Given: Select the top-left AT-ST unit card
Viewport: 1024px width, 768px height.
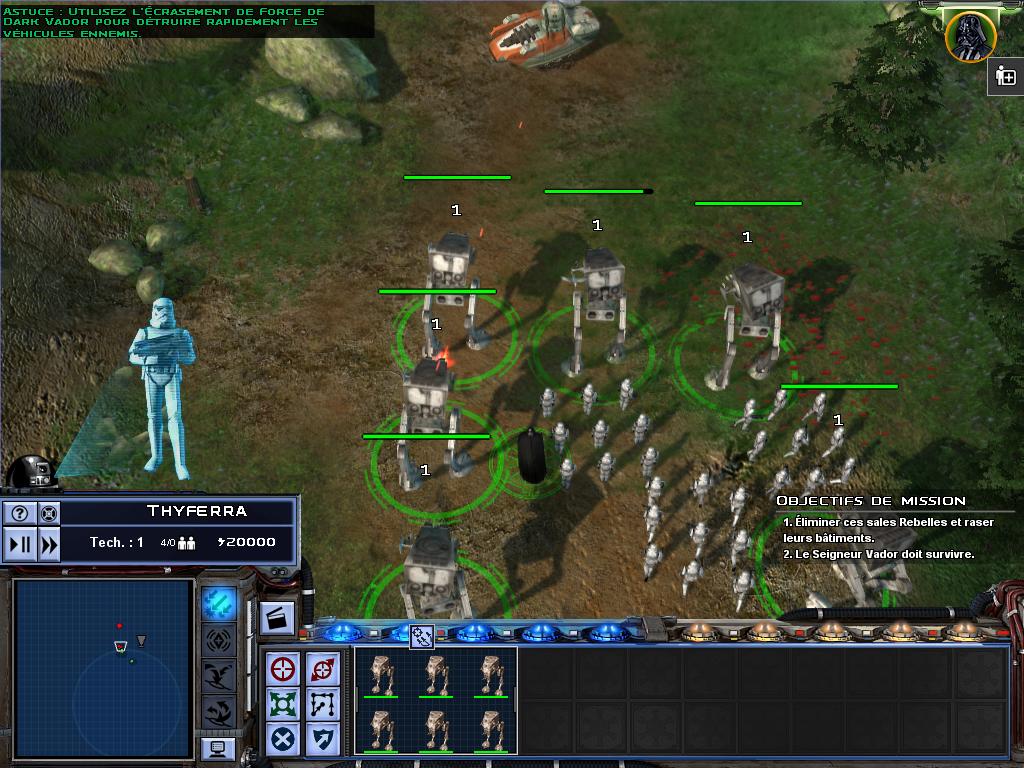Looking at the screenshot, I should point(381,675).
